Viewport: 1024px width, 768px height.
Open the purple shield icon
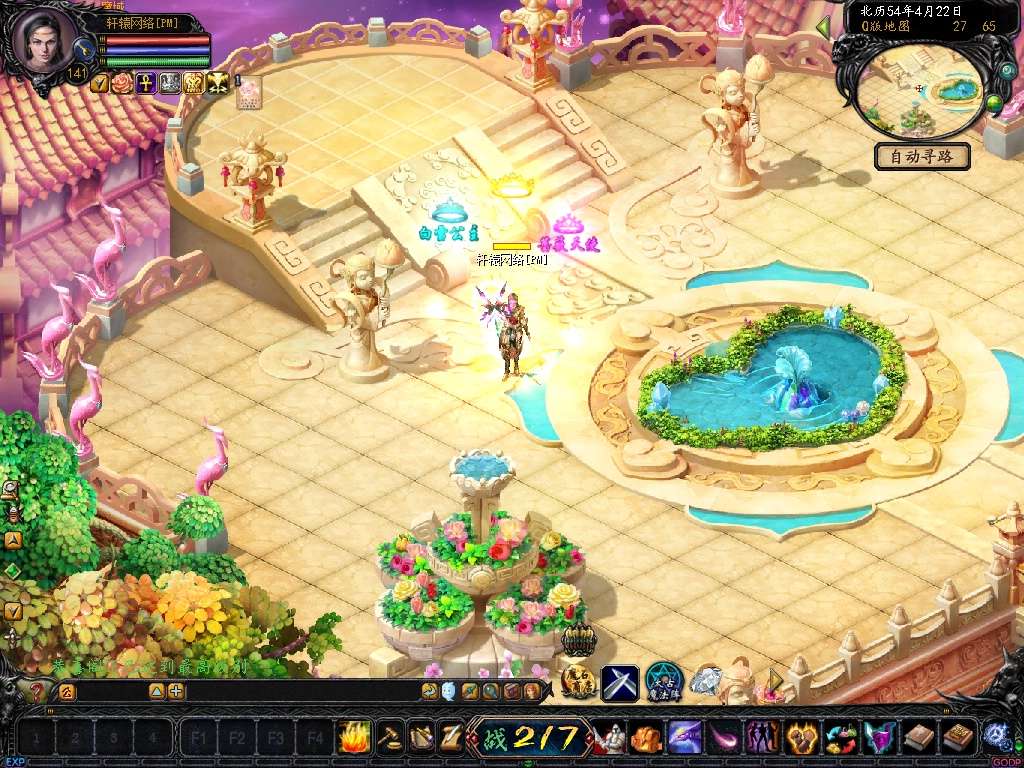[x=878, y=739]
